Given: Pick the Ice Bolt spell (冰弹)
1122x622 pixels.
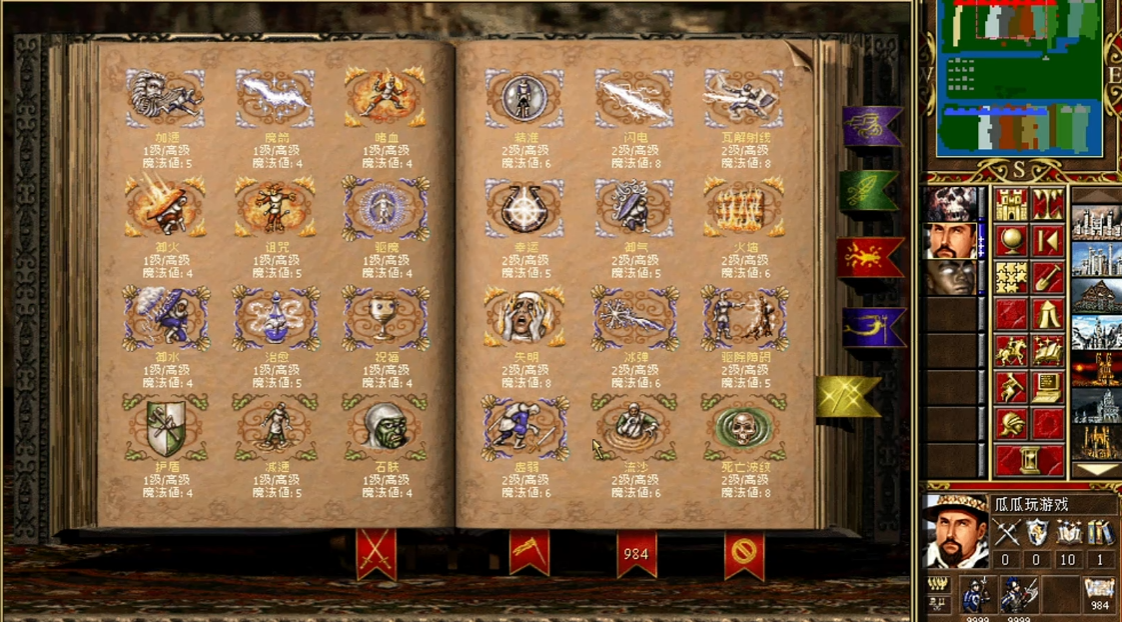Looking at the screenshot, I should [x=634, y=318].
